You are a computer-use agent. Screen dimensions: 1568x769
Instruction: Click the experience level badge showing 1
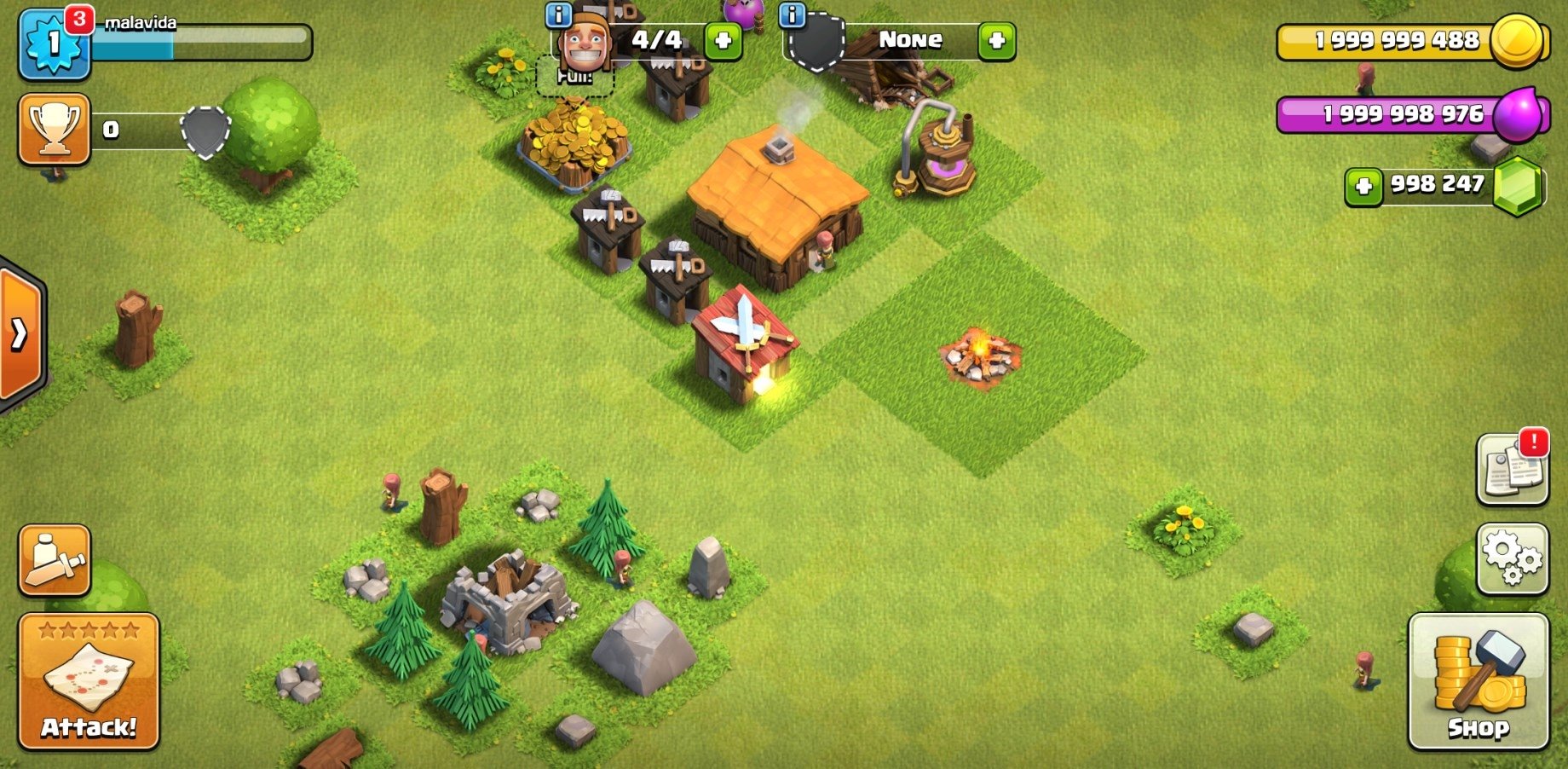[53, 41]
